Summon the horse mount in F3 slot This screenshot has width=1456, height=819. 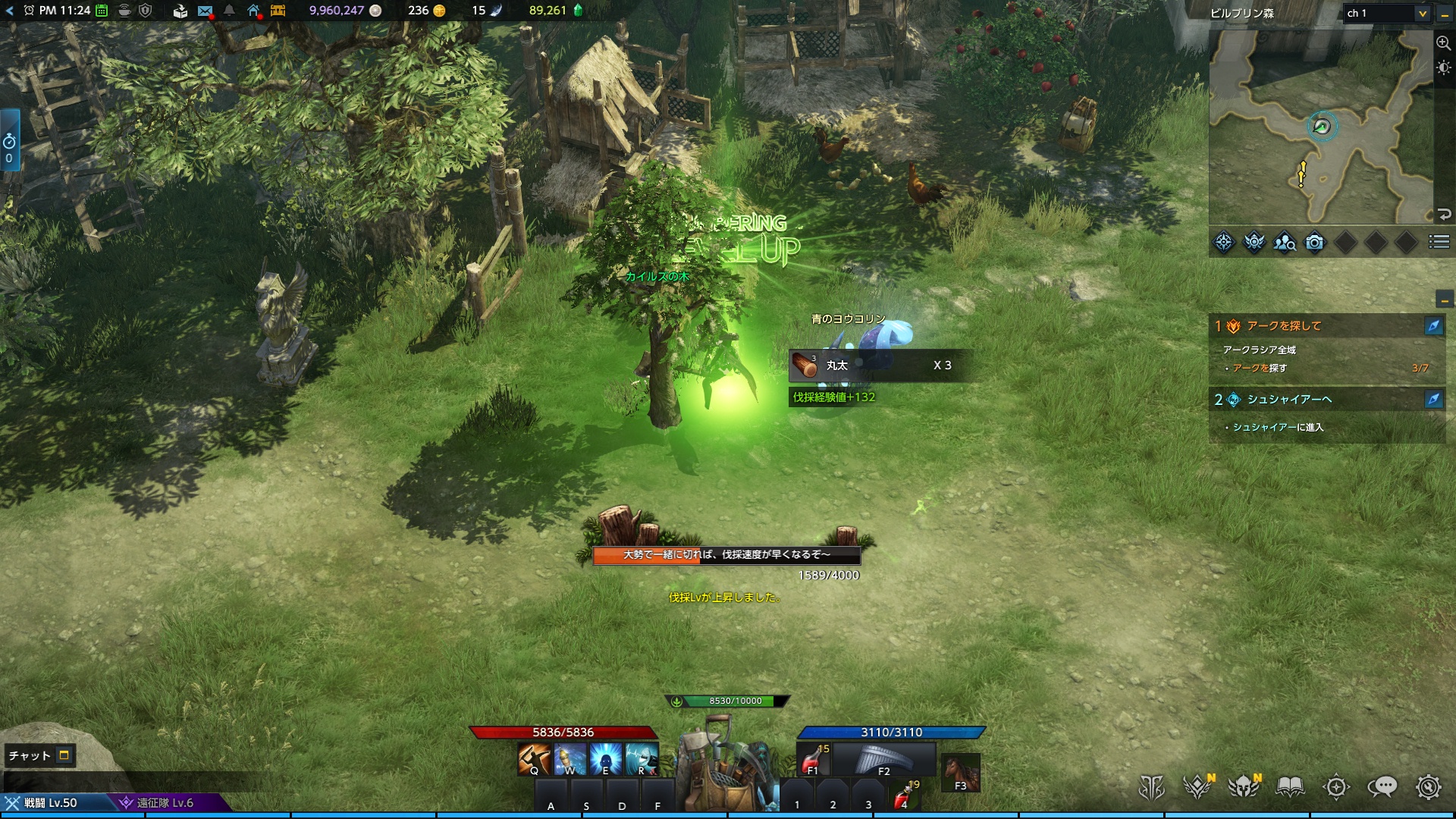[959, 772]
